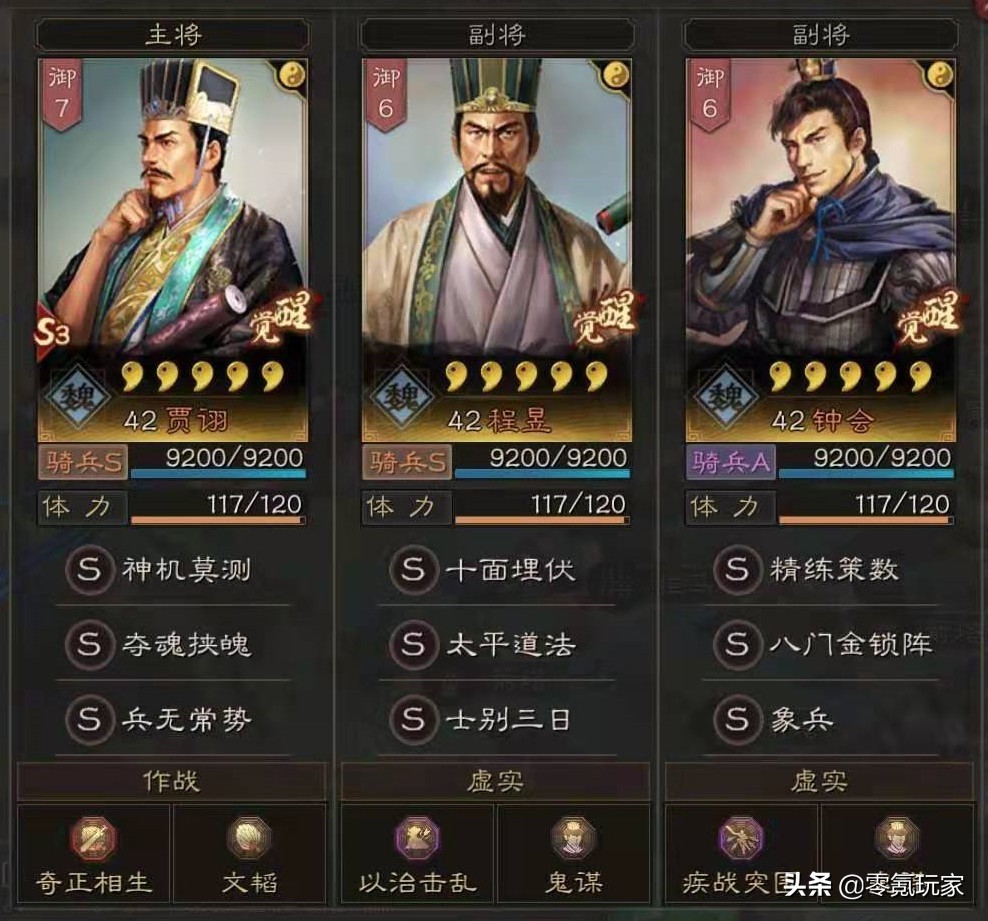Select the 奇正相生 tactic icon
988x921 pixels.
tap(94, 838)
